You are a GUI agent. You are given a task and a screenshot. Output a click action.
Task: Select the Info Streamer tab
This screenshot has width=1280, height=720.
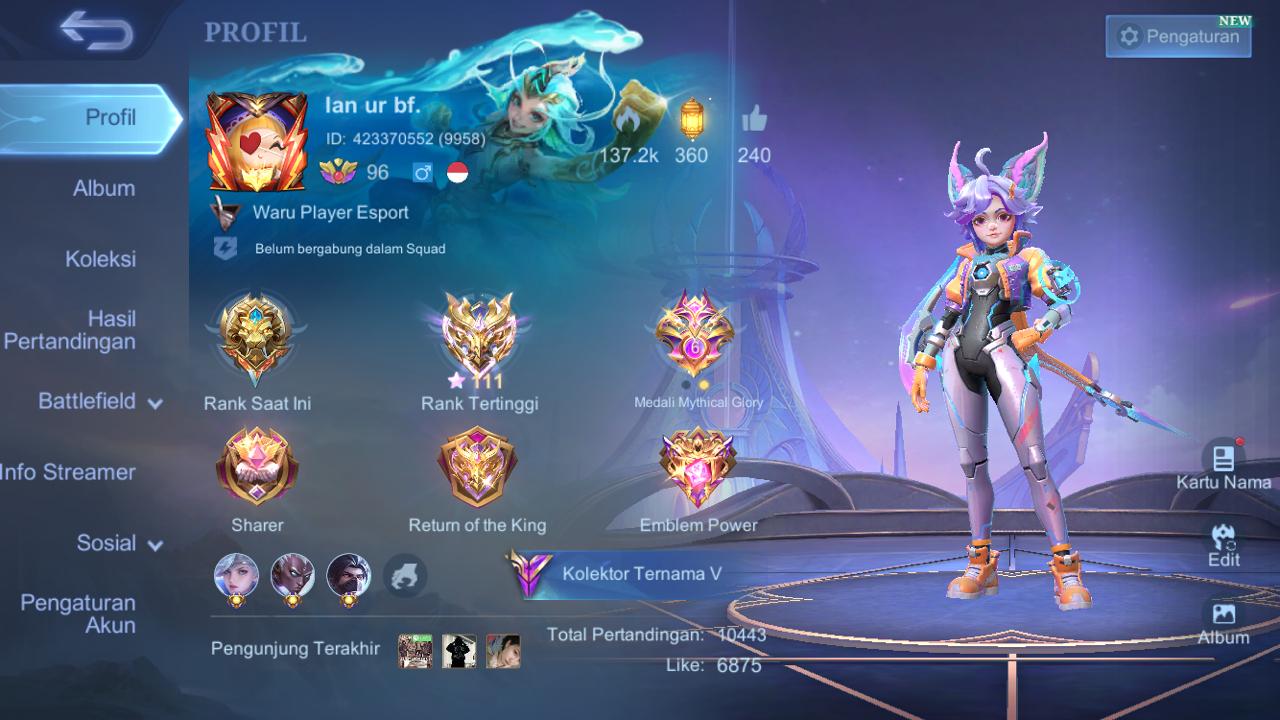tap(70, 472)
